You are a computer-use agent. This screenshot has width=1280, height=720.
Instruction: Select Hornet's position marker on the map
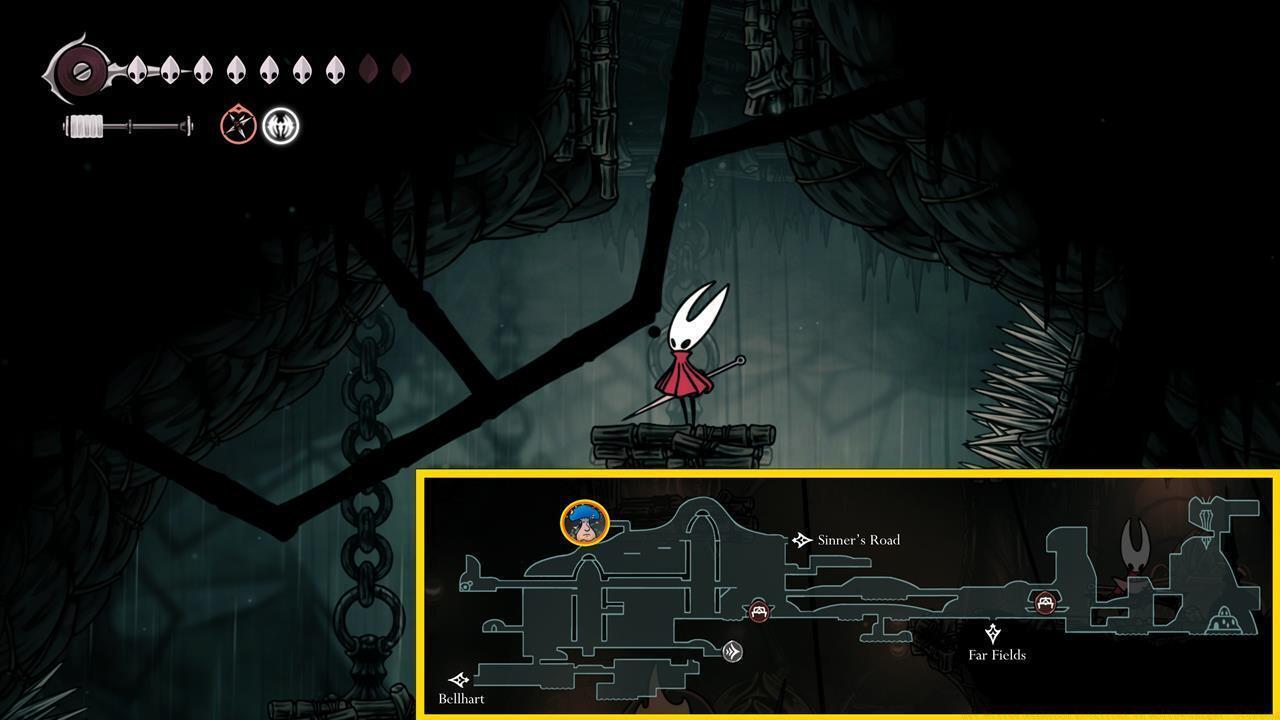(1135, 545)
